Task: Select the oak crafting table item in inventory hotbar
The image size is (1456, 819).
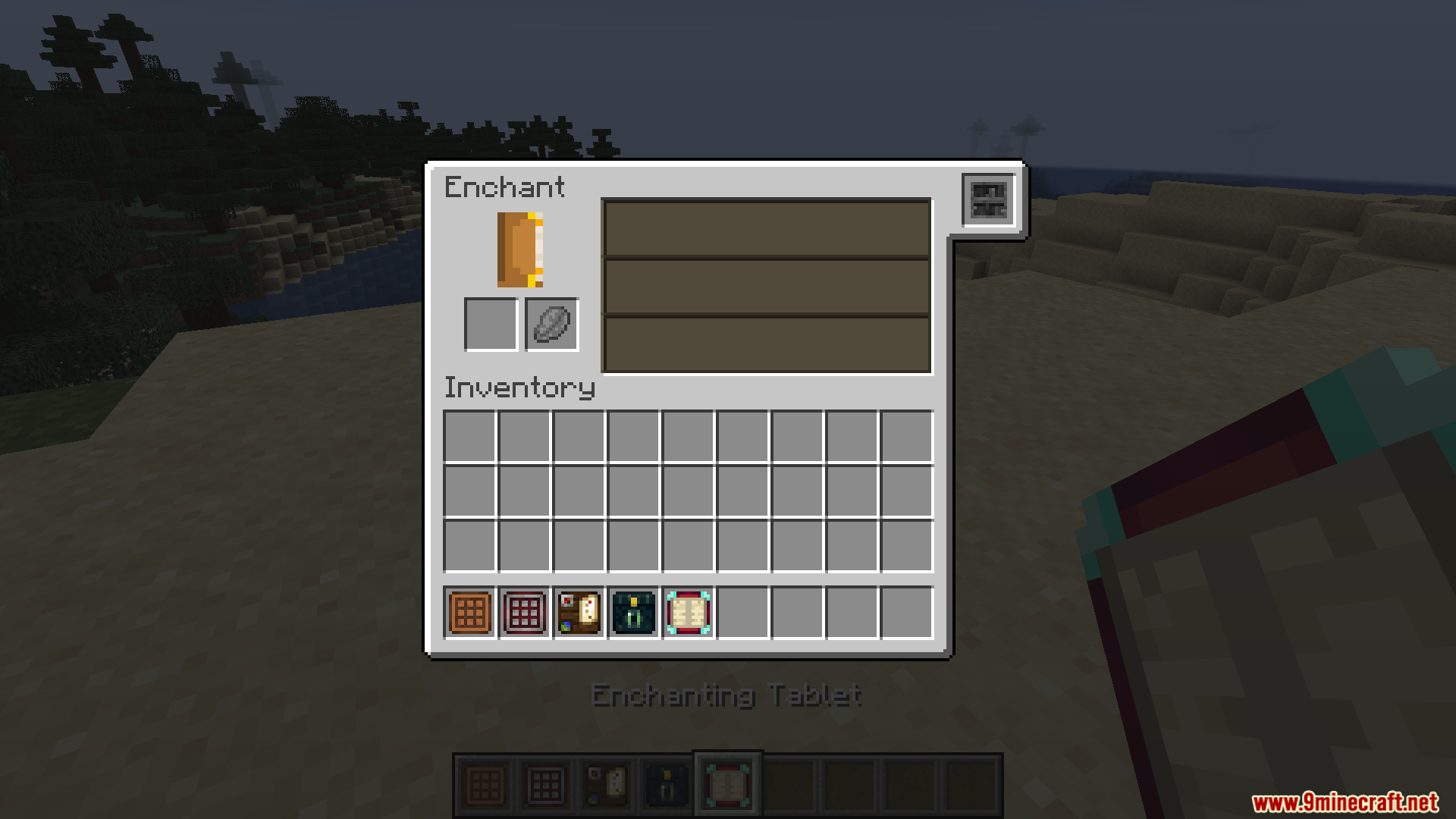Action: click(x=469, y=613)
